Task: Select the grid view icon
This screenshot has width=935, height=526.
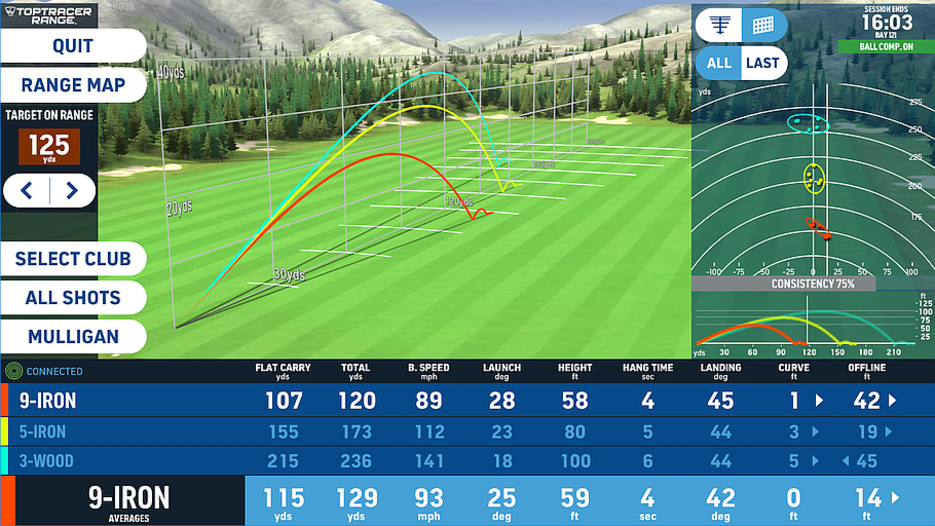Action: click(763, 24)
